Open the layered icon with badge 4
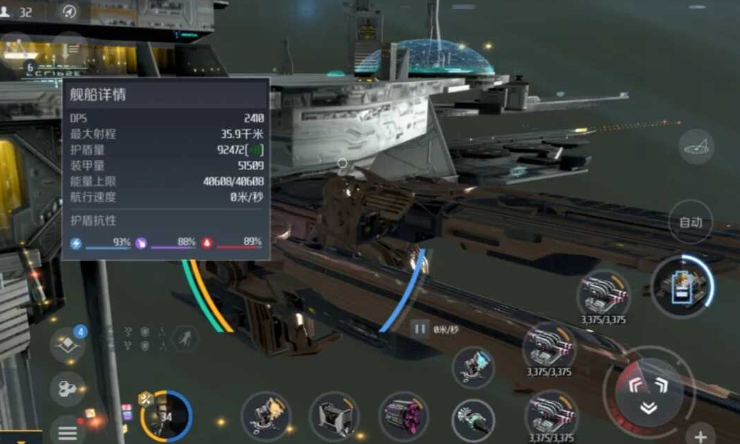Image resolution: width=740 pixels, height=444 pixels. click(68, 344)
